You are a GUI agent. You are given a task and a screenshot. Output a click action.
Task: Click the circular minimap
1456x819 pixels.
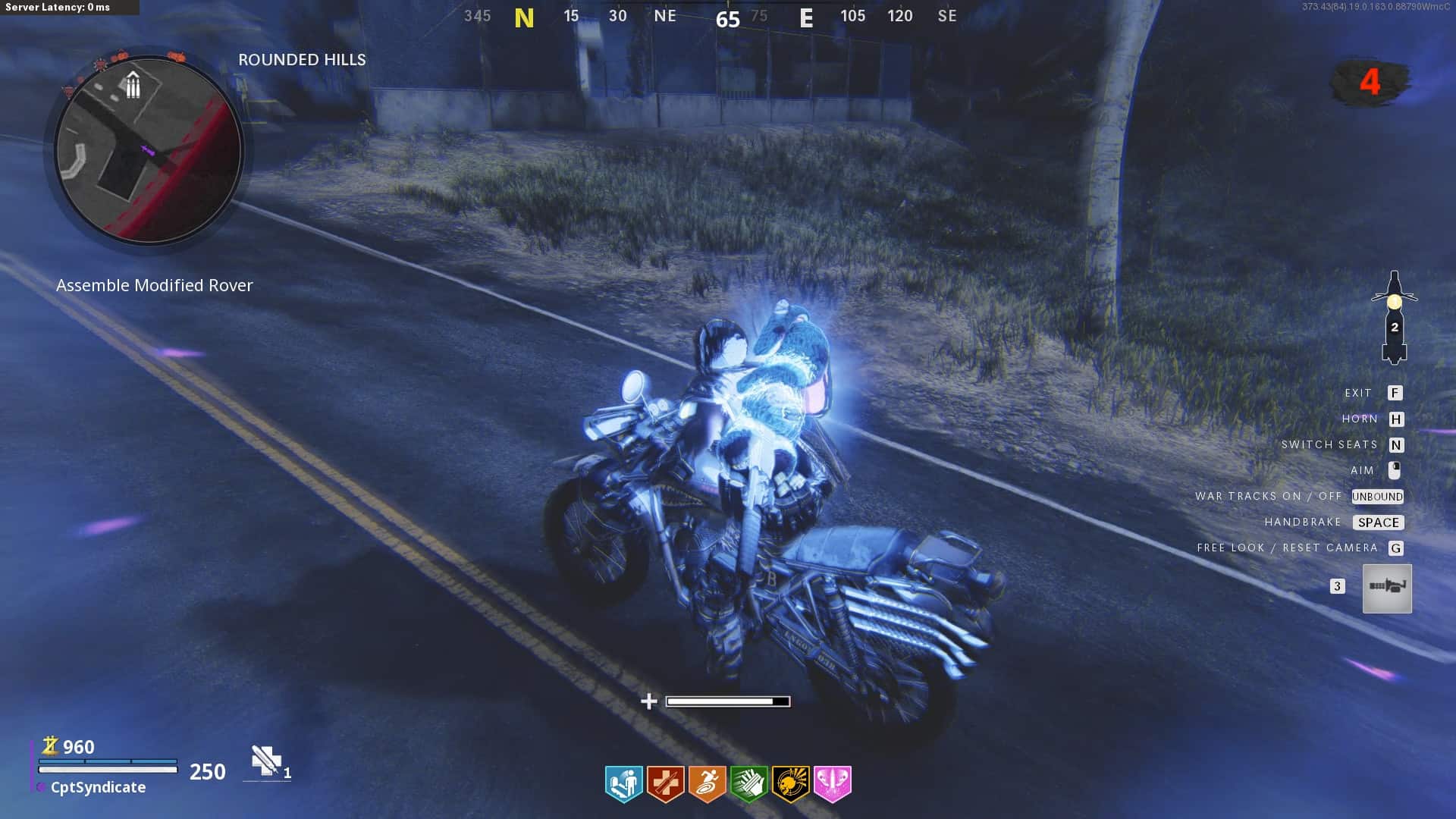pyautogui.click(x=149, y=151)
